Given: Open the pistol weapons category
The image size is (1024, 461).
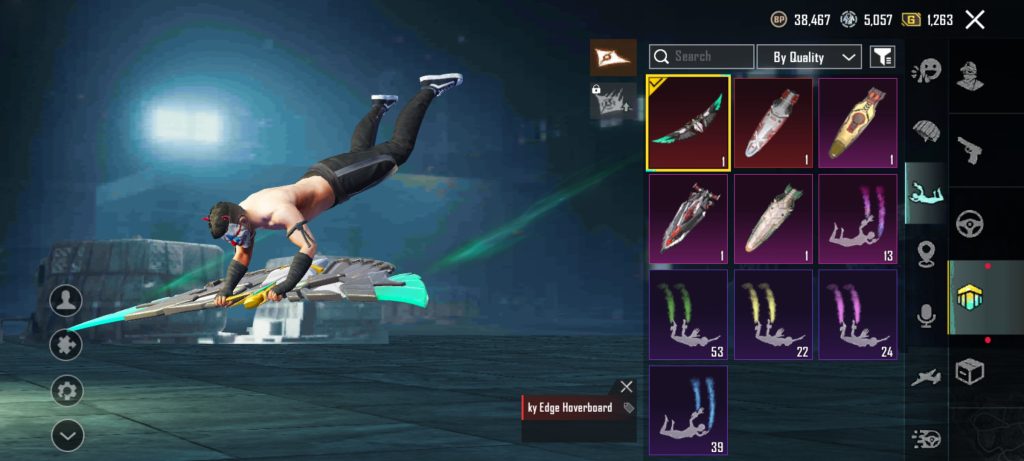Looking at the screenshot, I should pyautogui.click(x=969, y=148).
